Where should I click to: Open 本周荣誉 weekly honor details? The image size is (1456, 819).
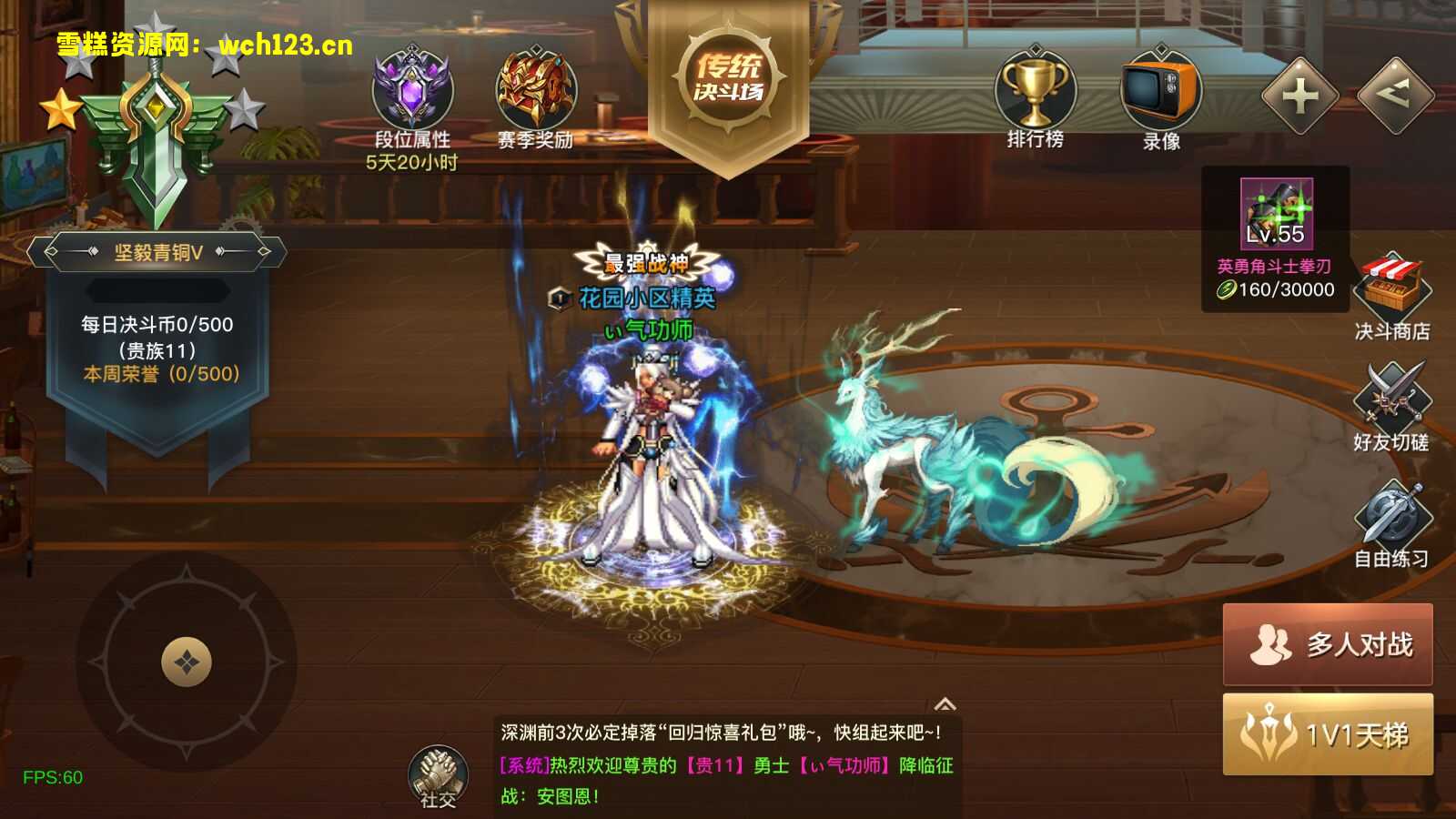click(x=157, y=371)
